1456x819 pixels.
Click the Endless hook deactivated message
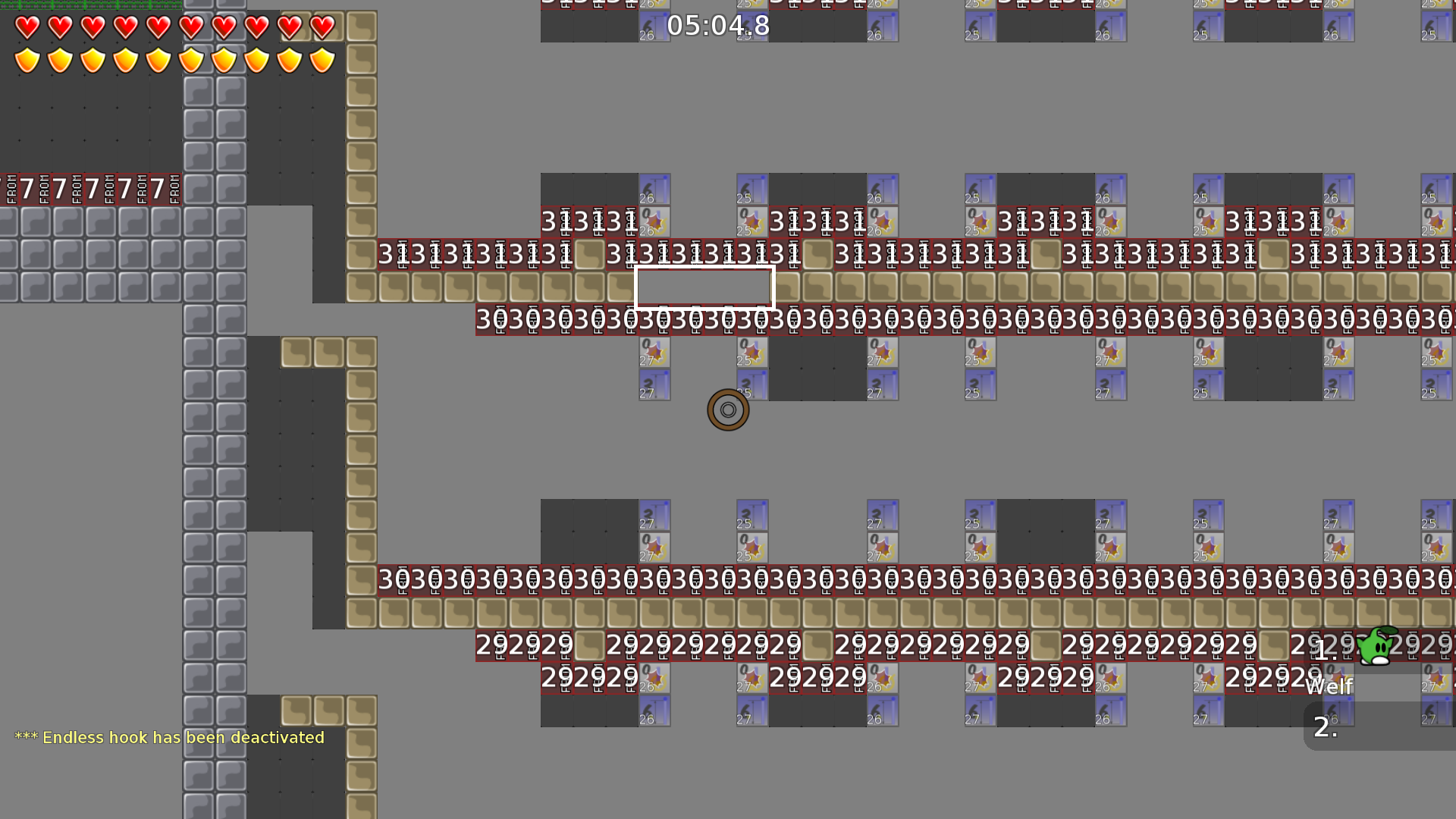pyautogui.click(x=170, y=737)
